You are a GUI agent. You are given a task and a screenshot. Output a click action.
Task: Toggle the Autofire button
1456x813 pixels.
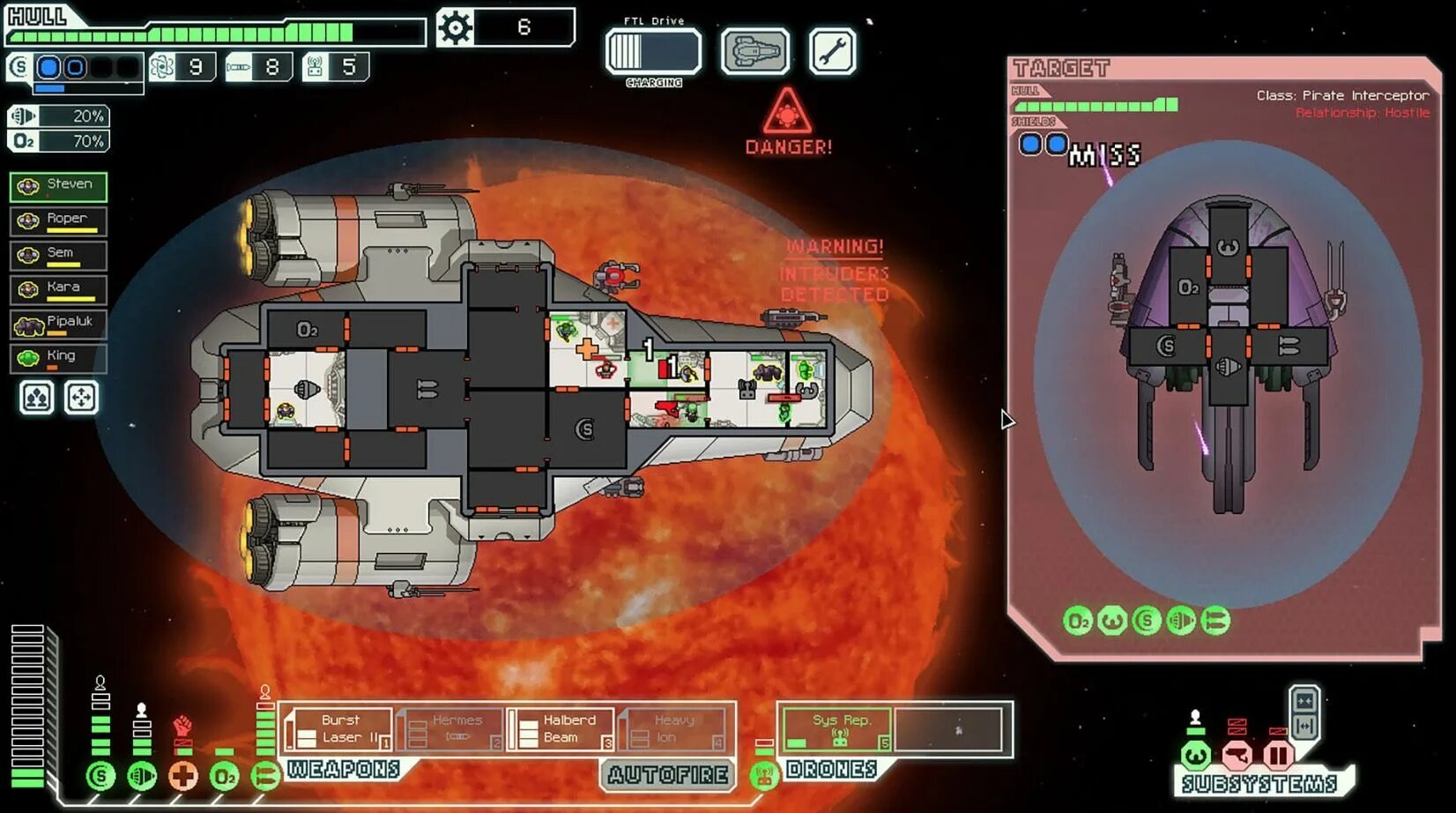667,775
